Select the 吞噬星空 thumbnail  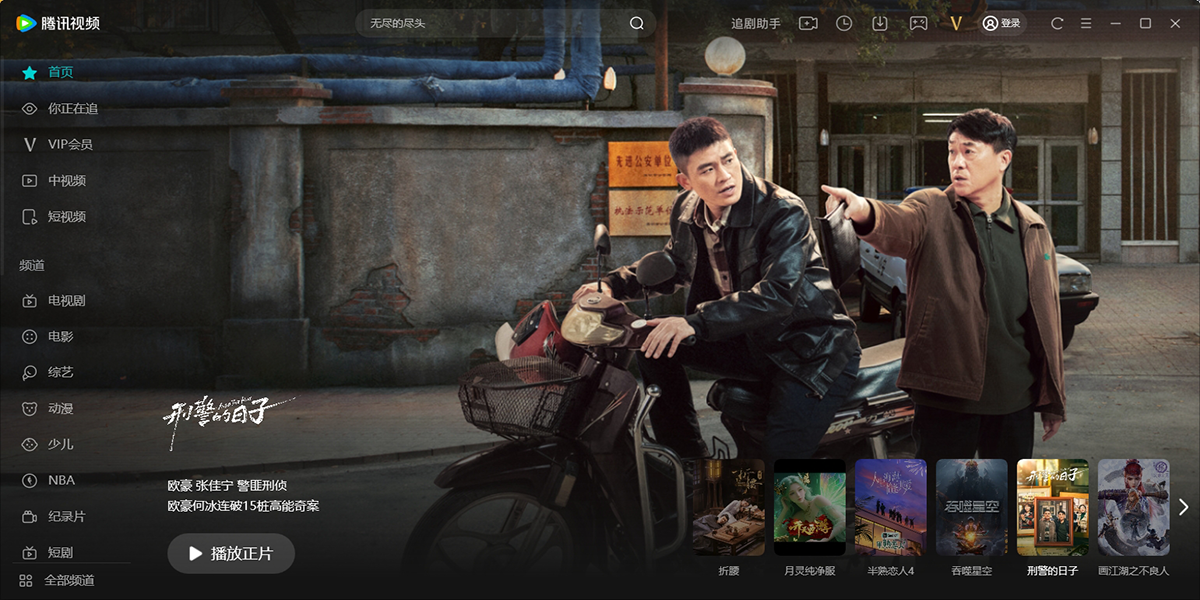pos(972,507)
